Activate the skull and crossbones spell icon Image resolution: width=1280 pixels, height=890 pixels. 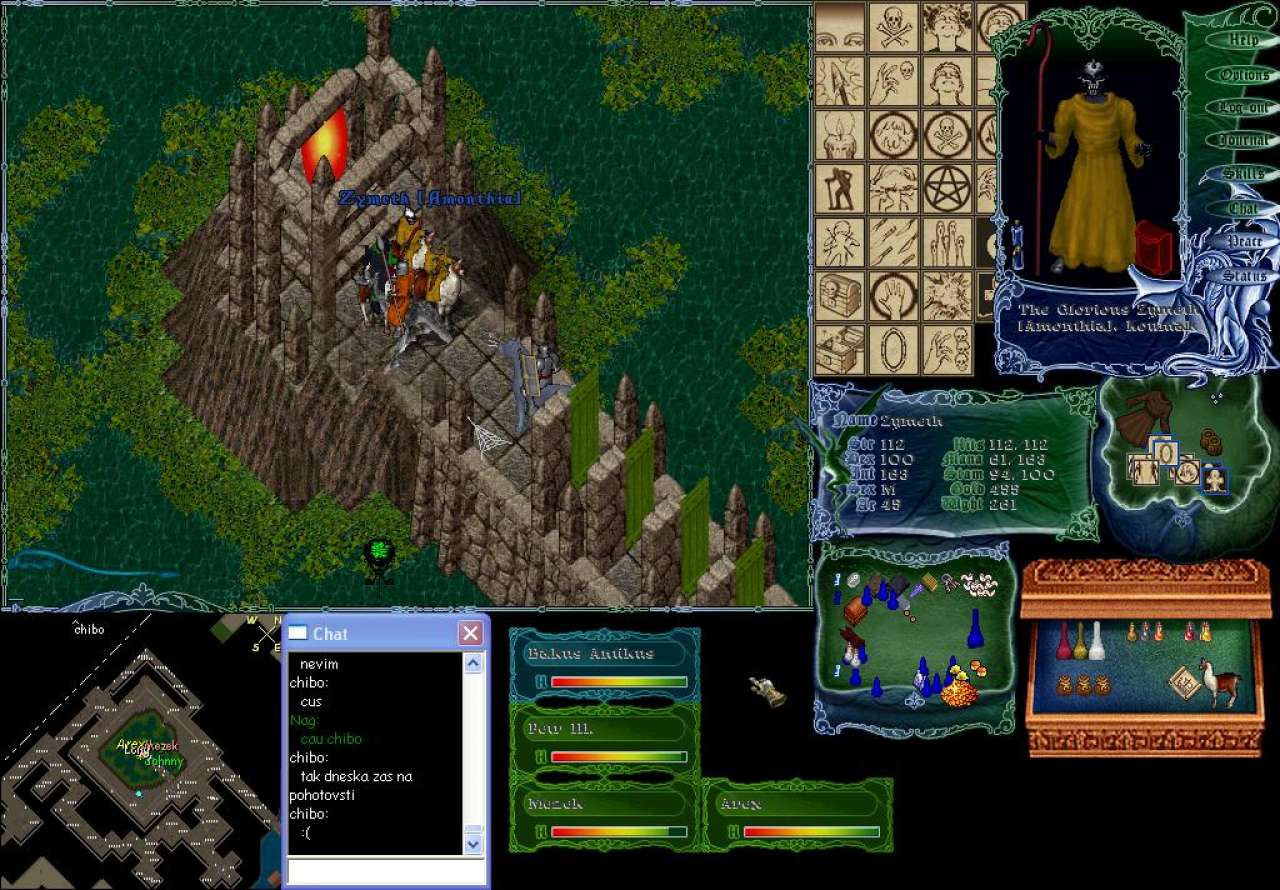click(893, 27)
